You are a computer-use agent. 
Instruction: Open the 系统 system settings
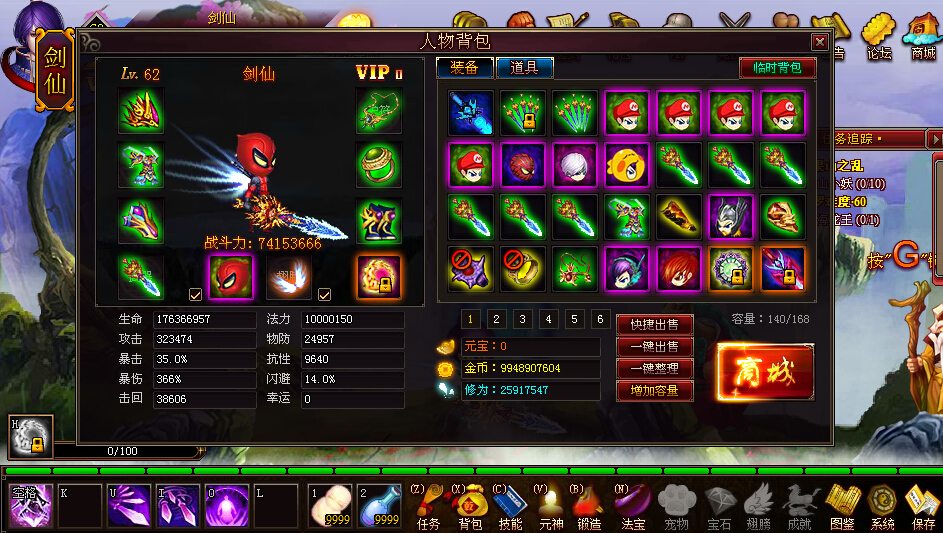pos(882,506)
